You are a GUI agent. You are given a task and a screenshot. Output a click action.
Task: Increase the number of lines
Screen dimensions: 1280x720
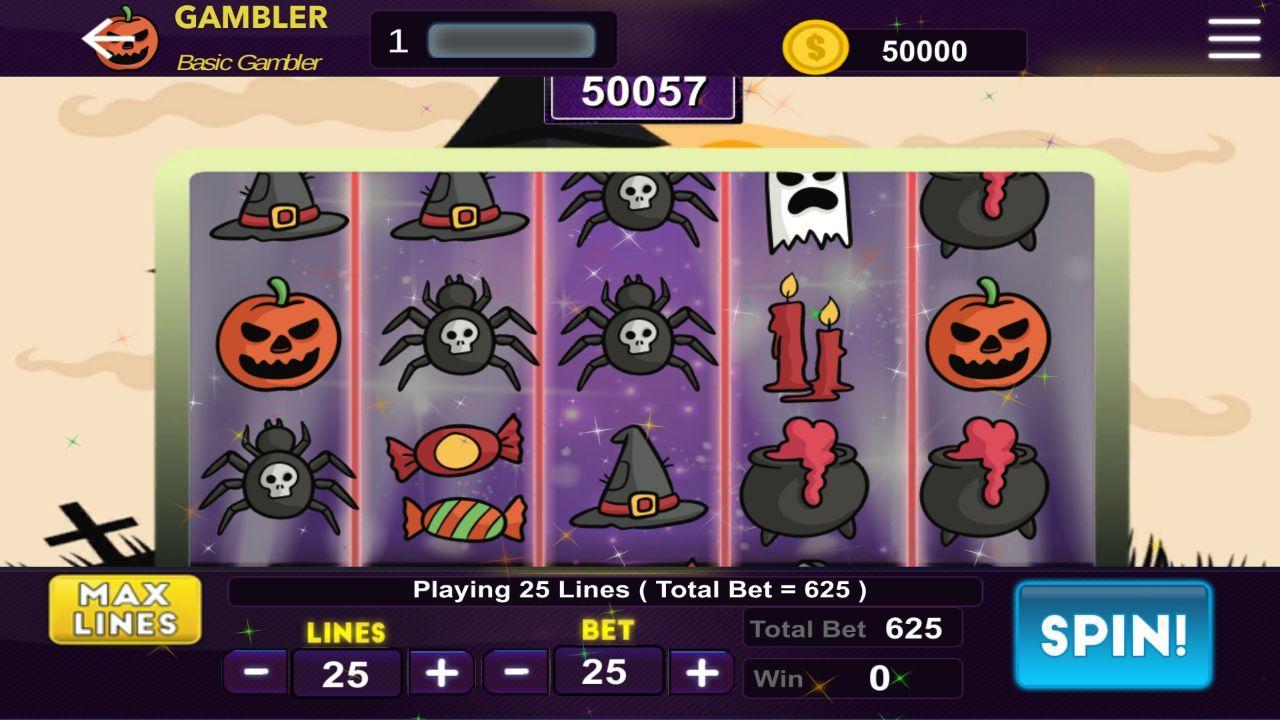441,670
